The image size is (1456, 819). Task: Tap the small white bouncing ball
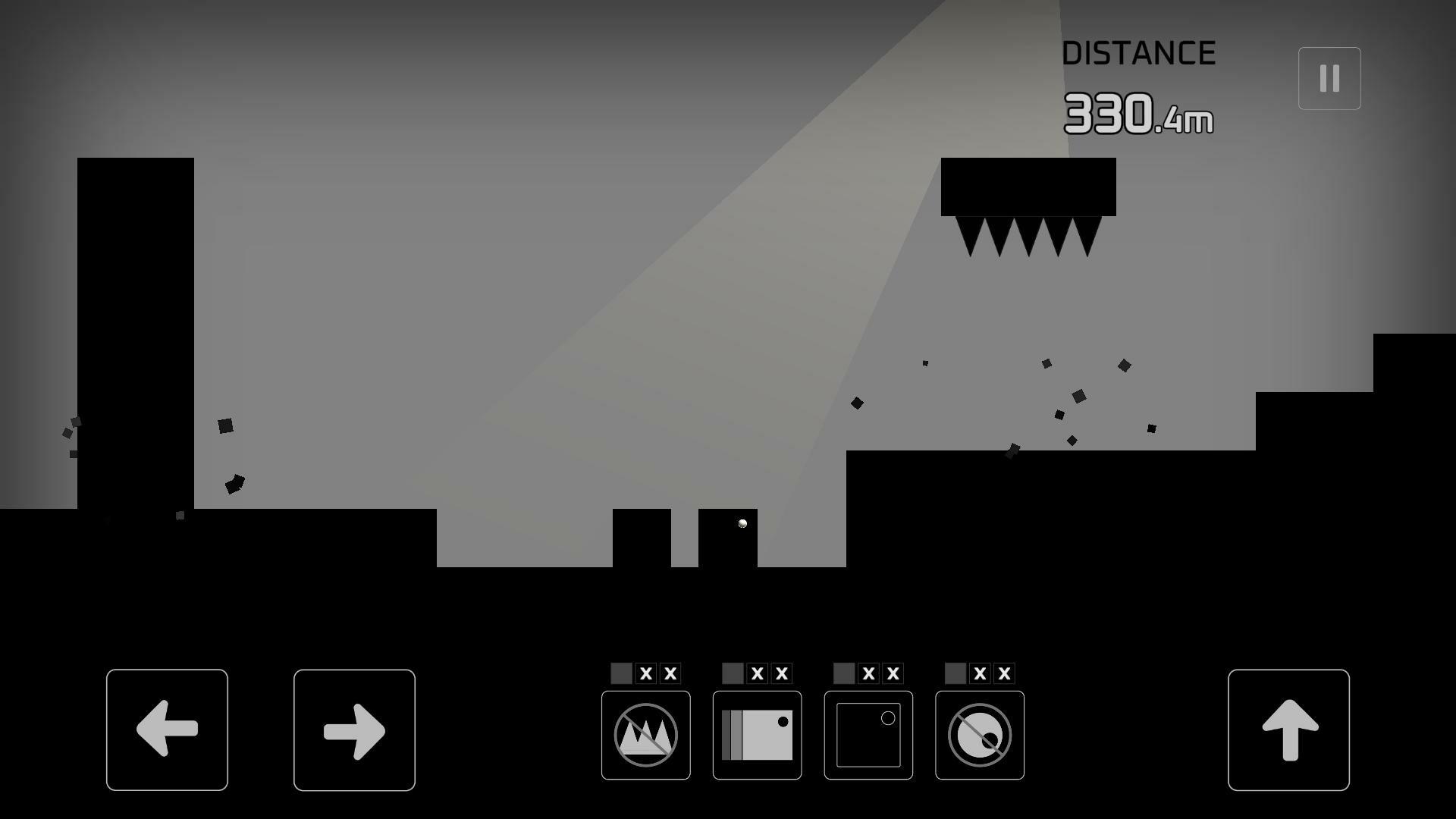point(741,523)
